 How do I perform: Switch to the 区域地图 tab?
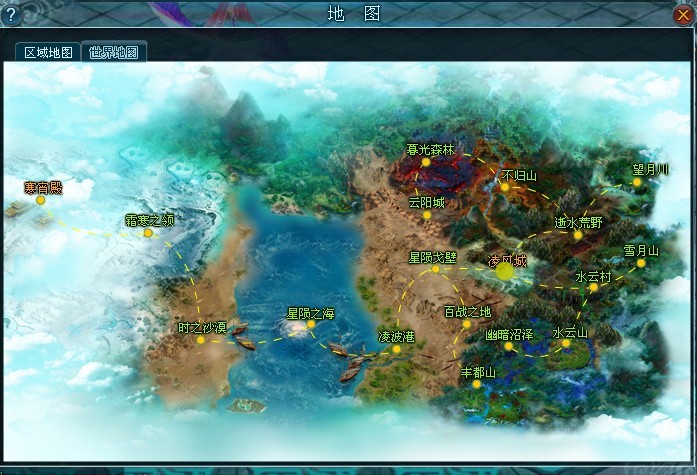[x=48, y=53]
